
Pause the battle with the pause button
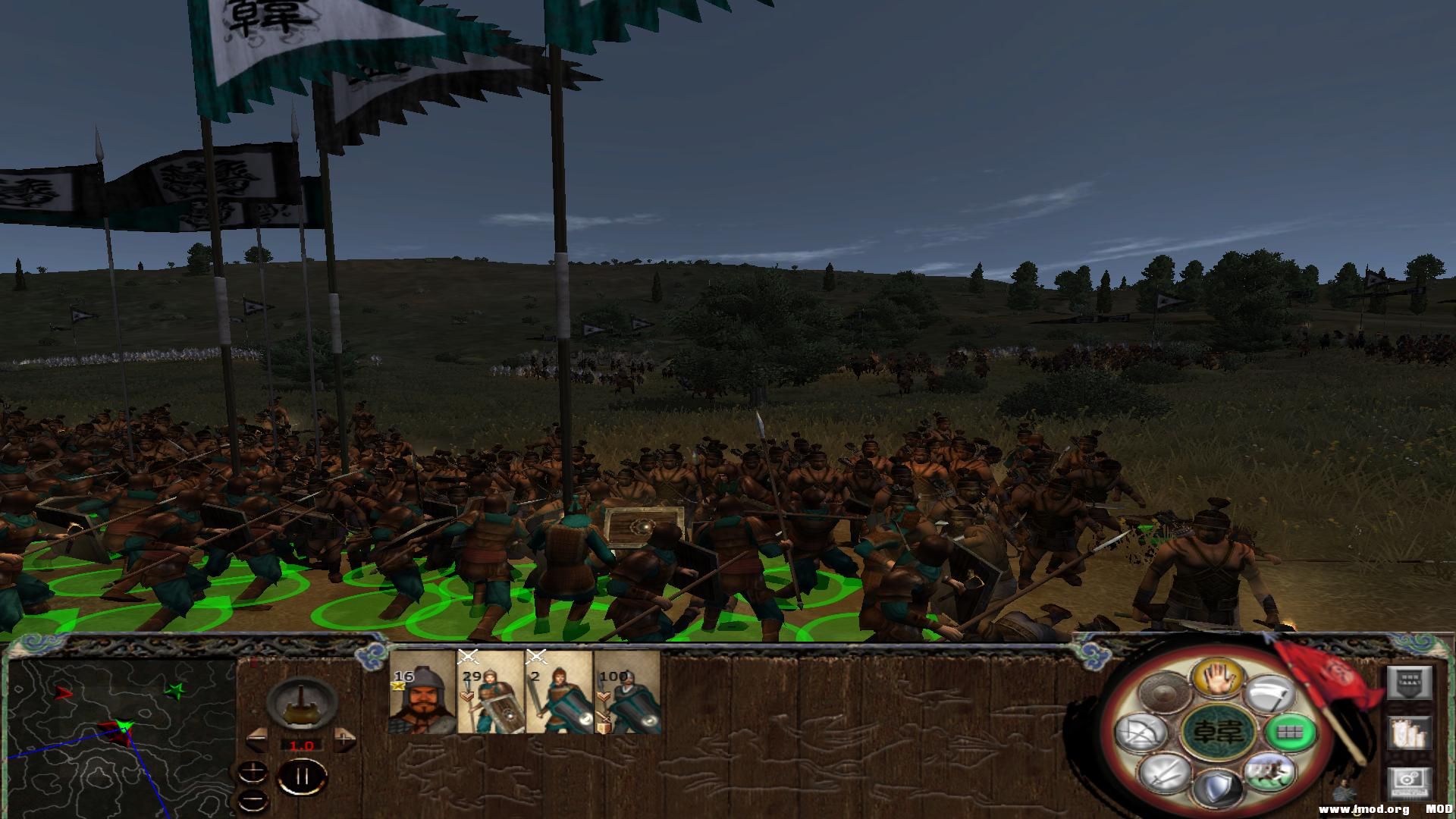(302, 775)
